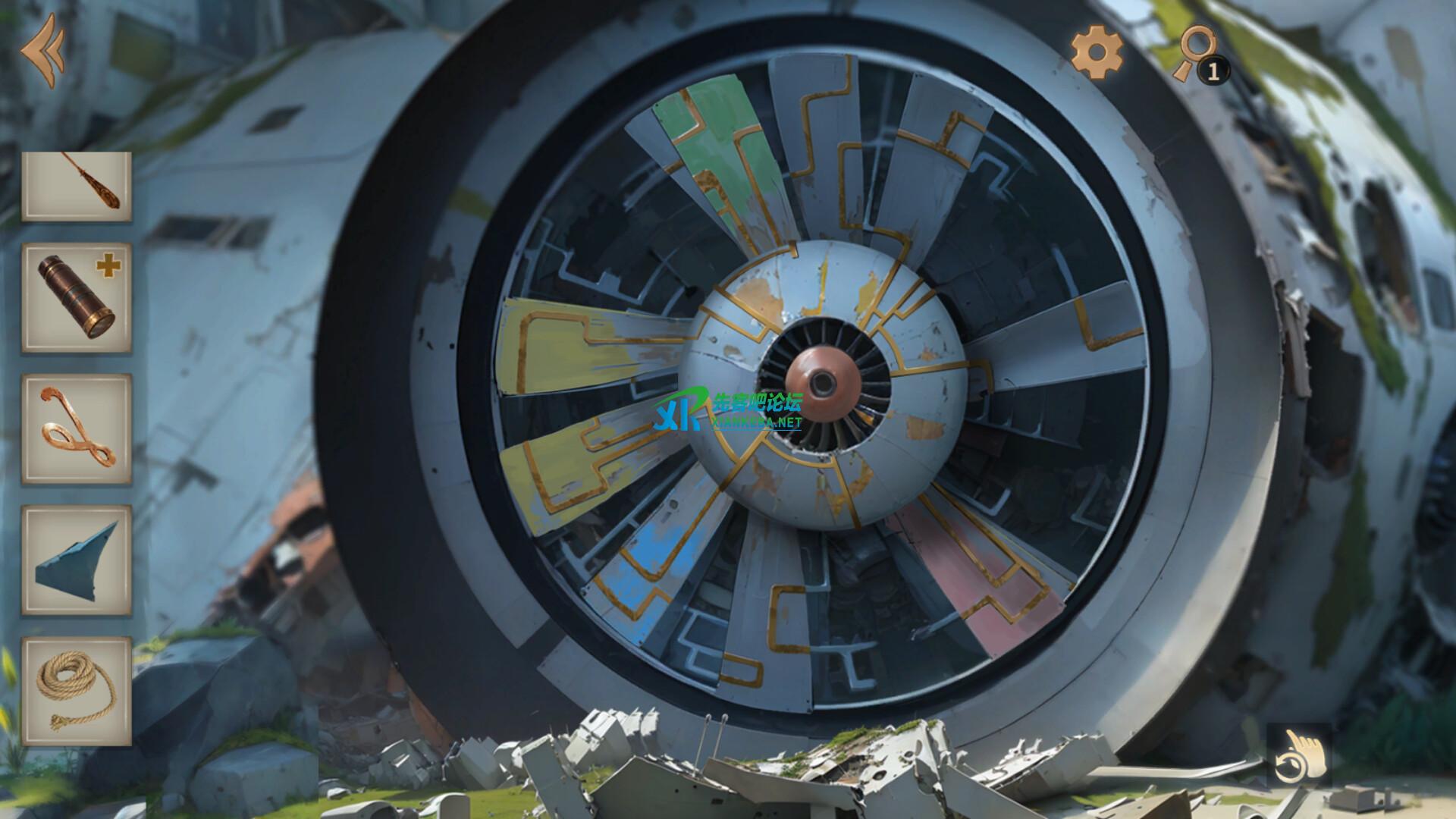The width and height of the screenshot is (1456, 819).
Task: Click the reset hand button
Action: (x=1300, y=755)
